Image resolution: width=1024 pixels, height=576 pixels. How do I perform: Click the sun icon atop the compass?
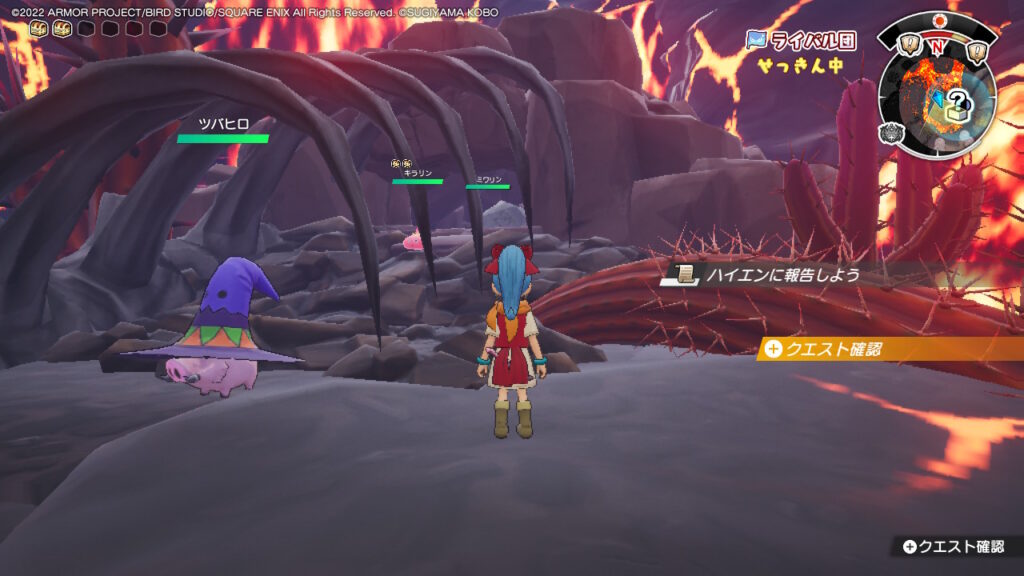tap(938, 20)
